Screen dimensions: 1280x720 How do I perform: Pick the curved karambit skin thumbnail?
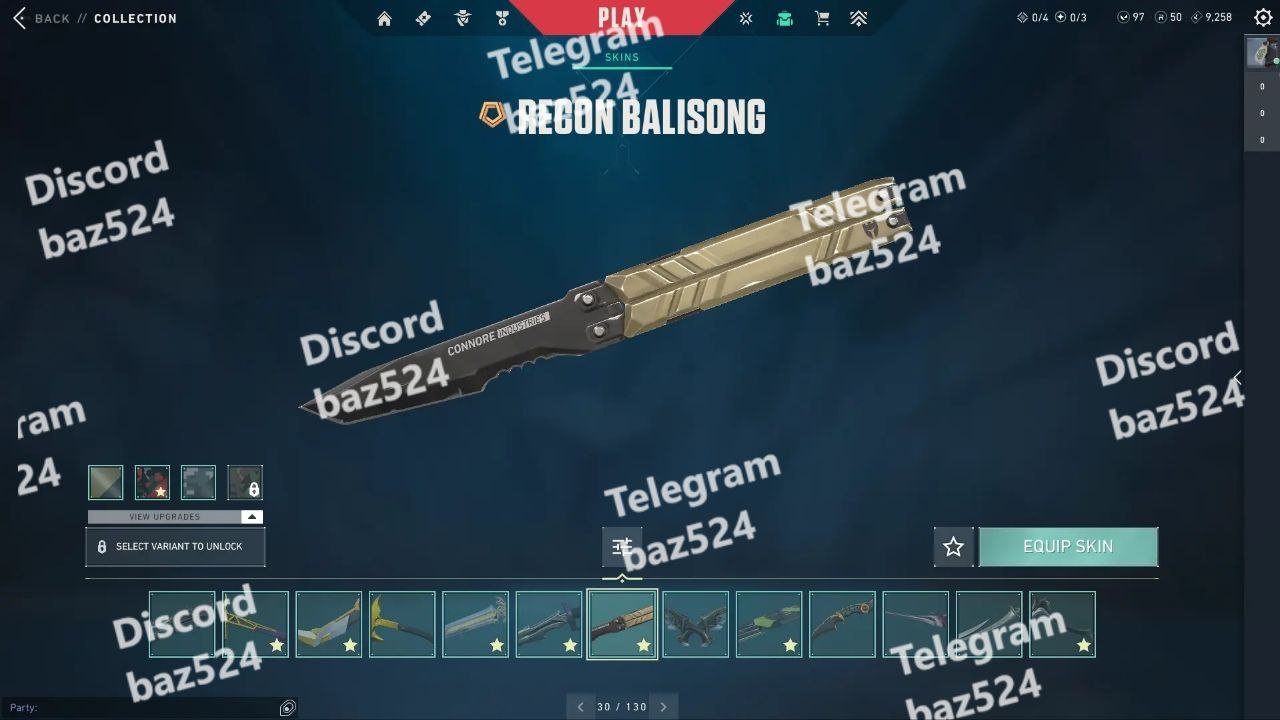[842, 624]
